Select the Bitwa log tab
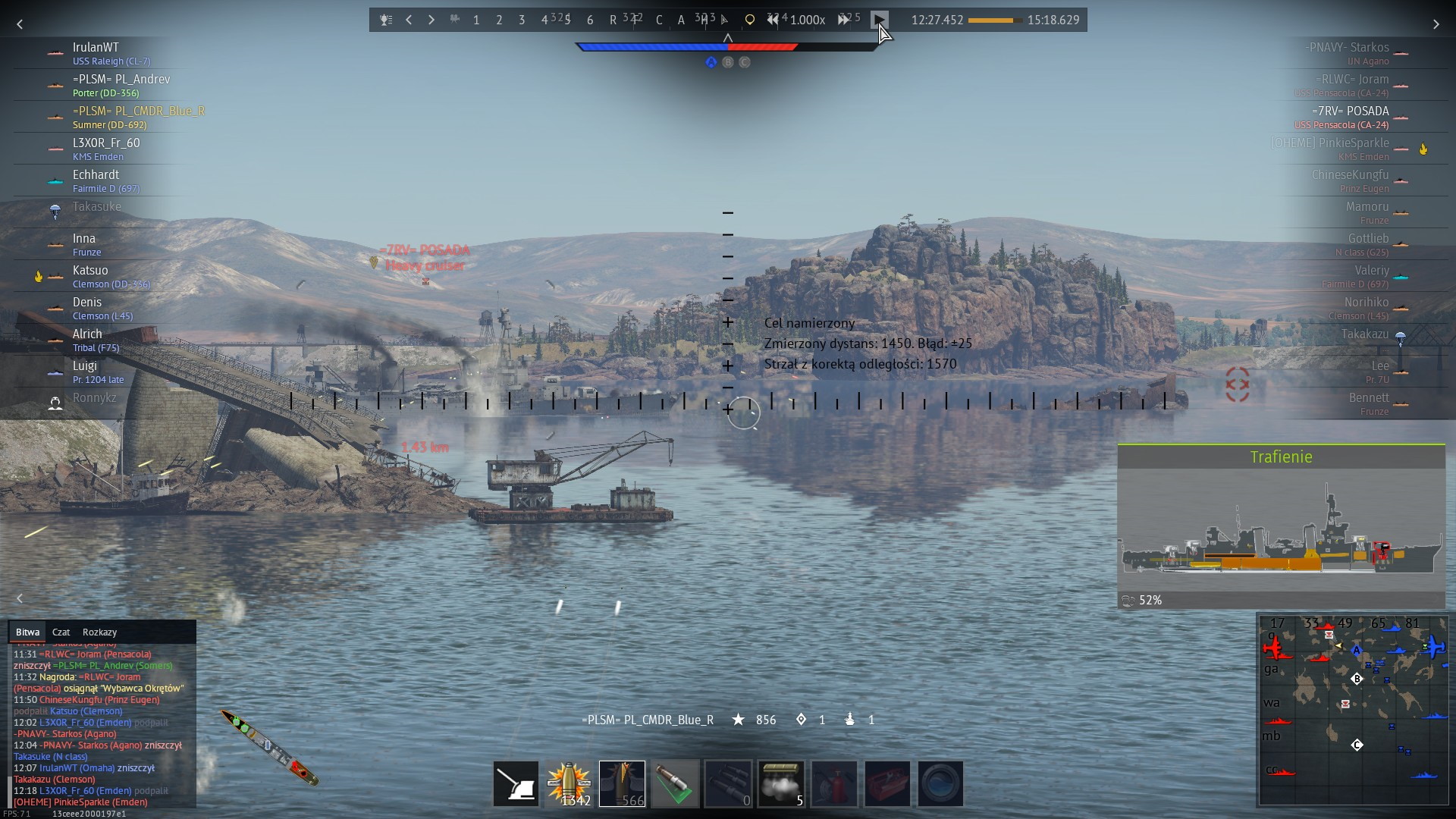 click(27, 632)
